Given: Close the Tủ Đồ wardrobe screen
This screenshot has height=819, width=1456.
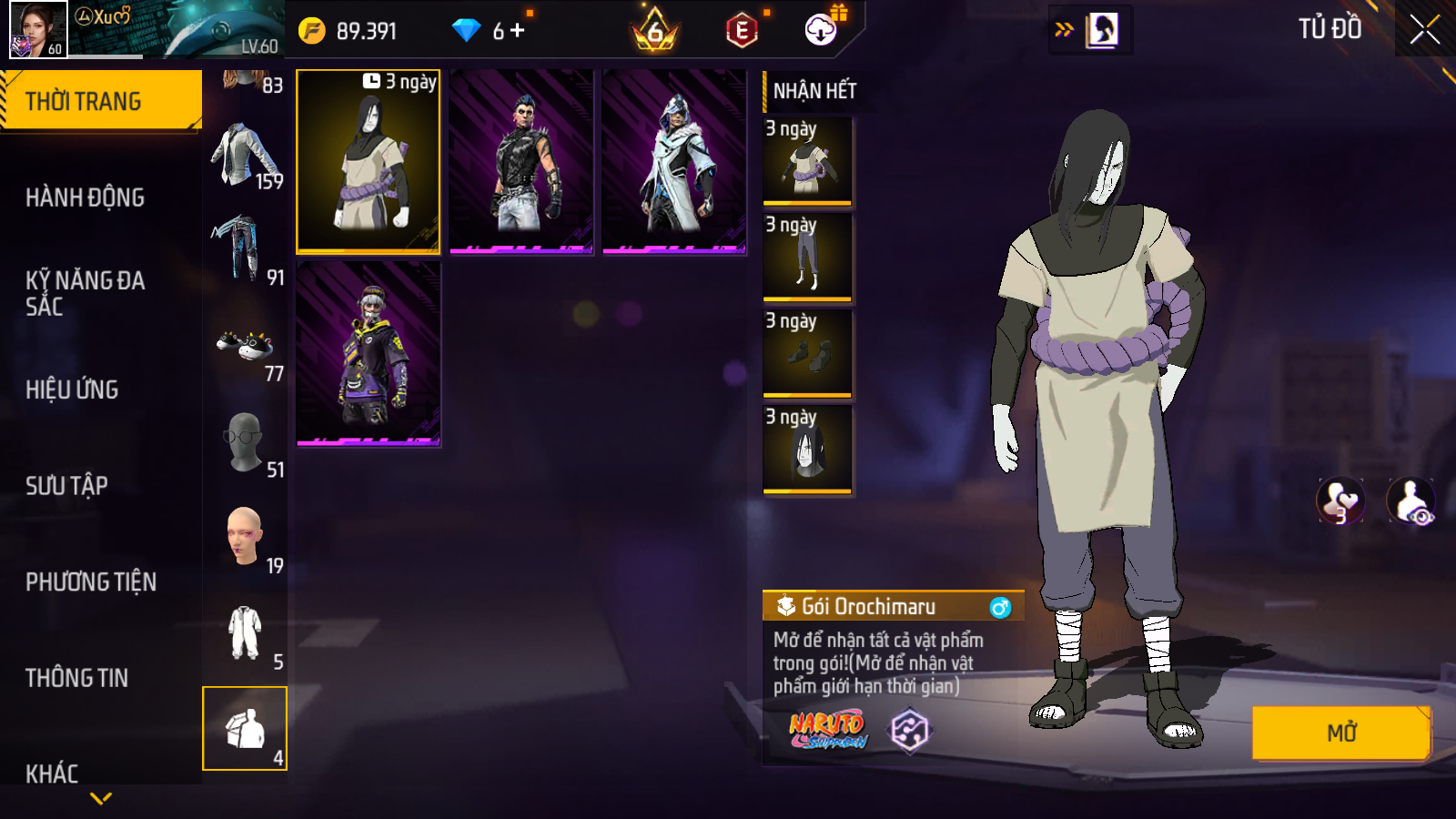Looking at the screenshot, I should [x=1424, y=30].
